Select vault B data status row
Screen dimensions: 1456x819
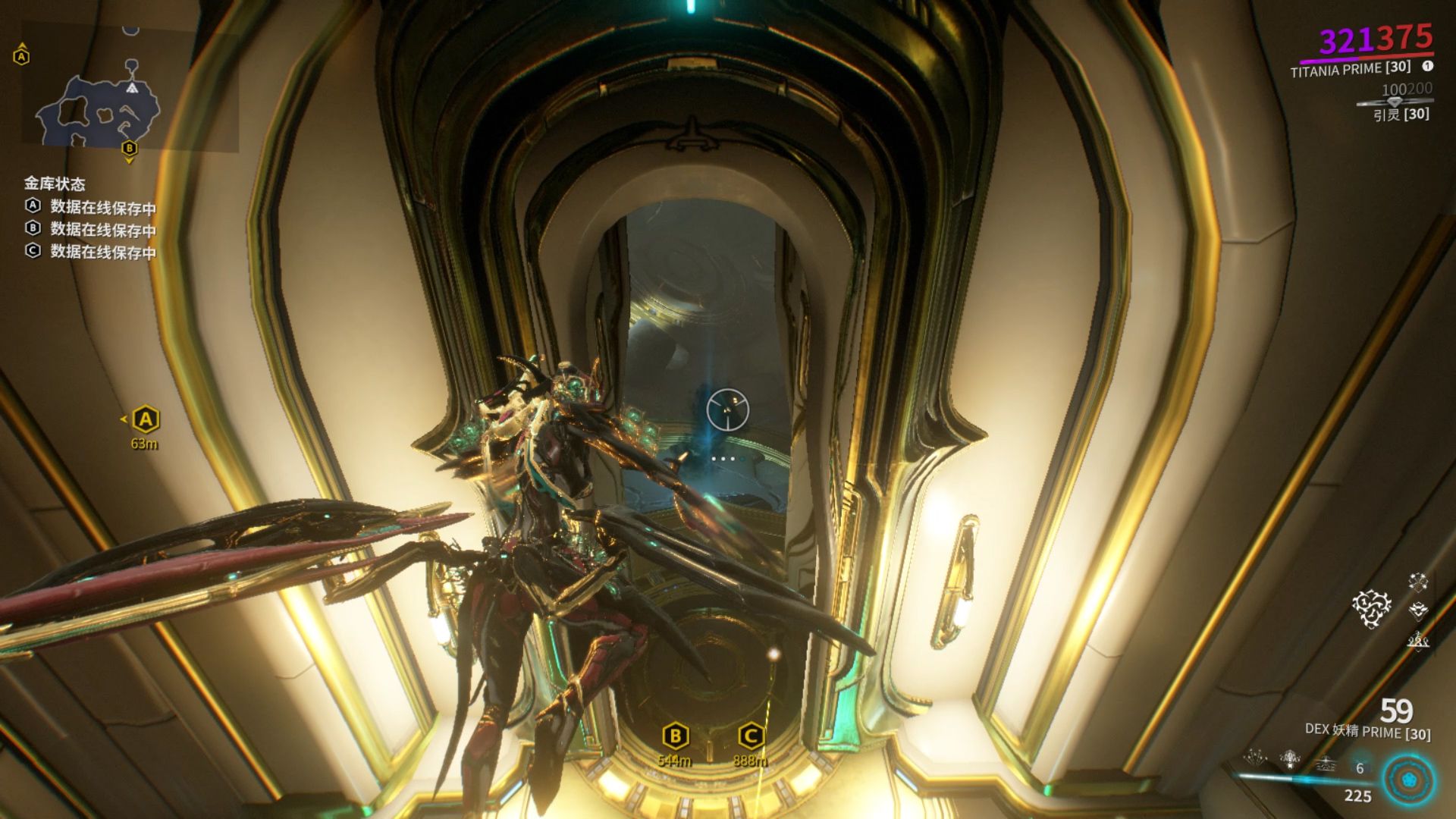(x=91, y=228)
